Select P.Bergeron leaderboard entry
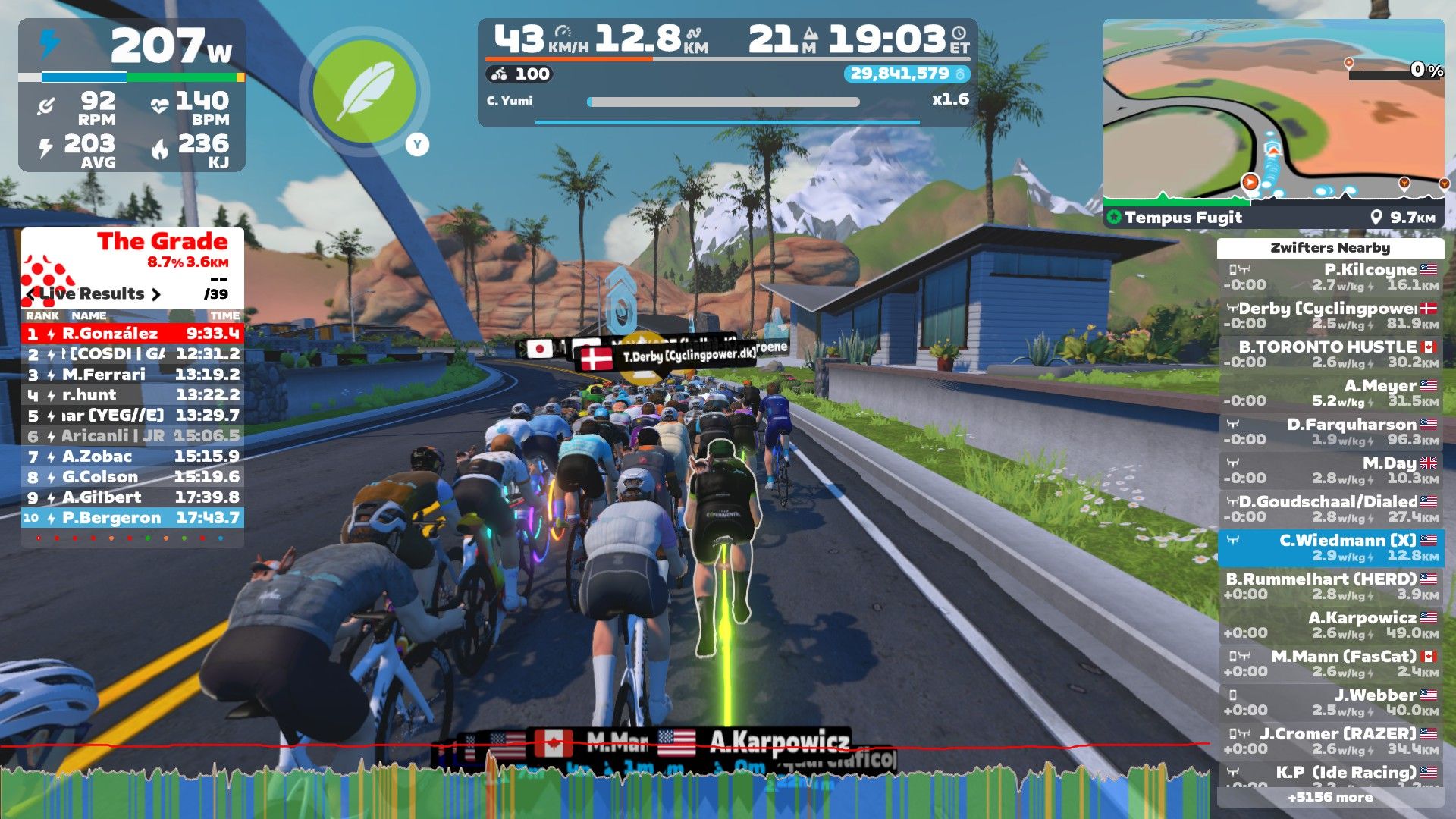The height and width of the screenshot is (819, 1456). coord(133,518)
